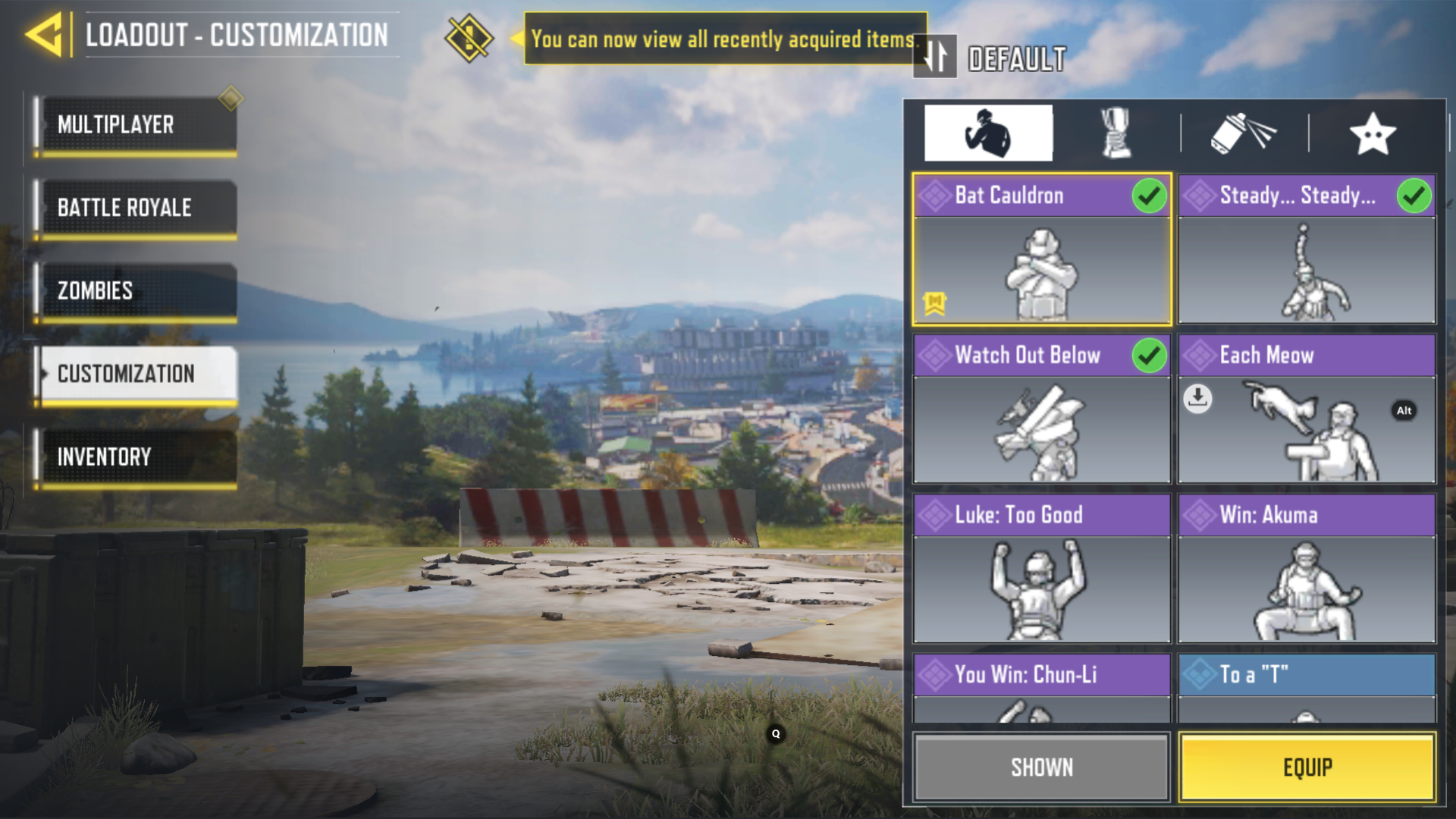Show the star favorites tab

point(1373,133)
